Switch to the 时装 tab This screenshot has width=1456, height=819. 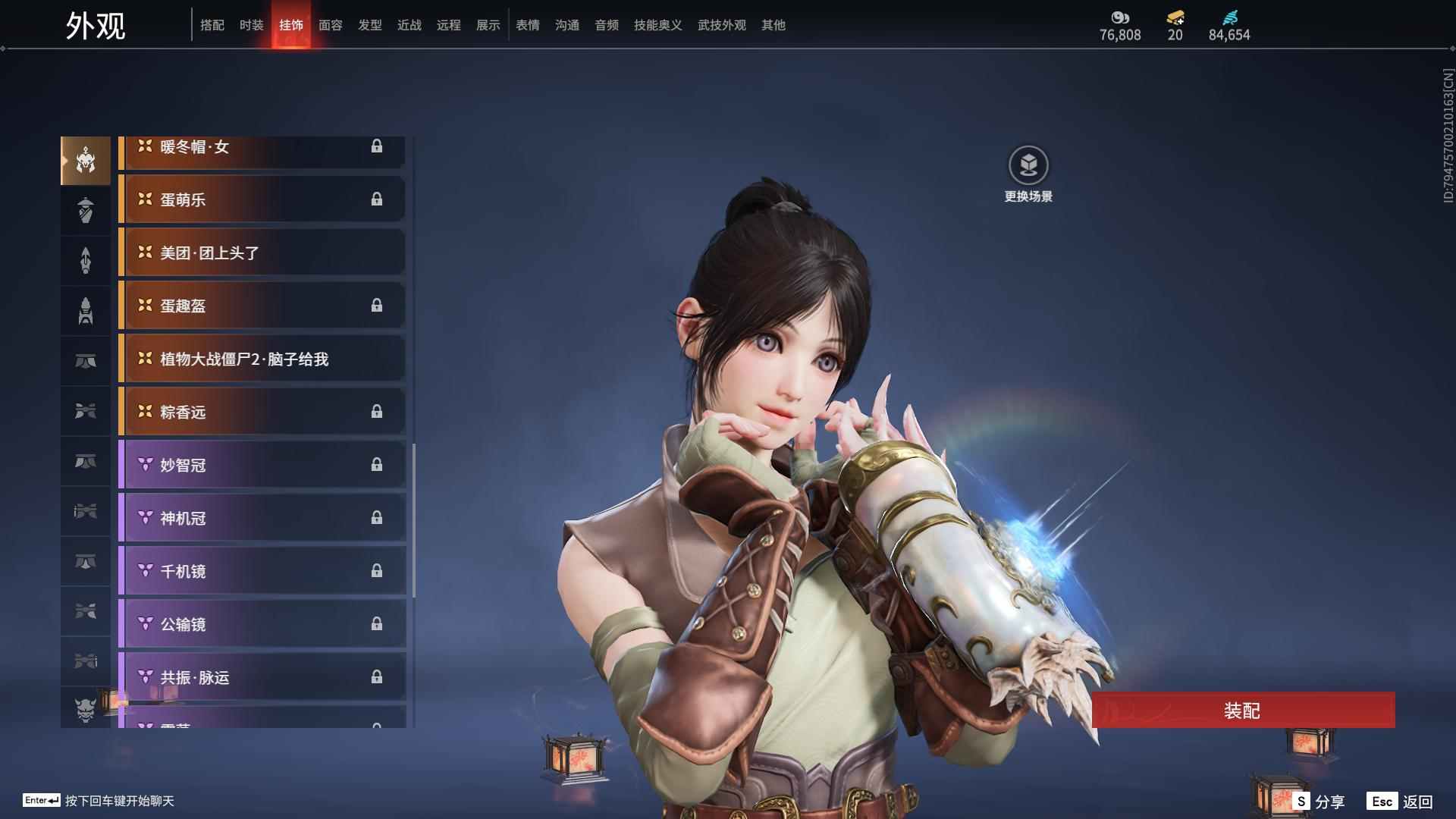tap(251, 25)
